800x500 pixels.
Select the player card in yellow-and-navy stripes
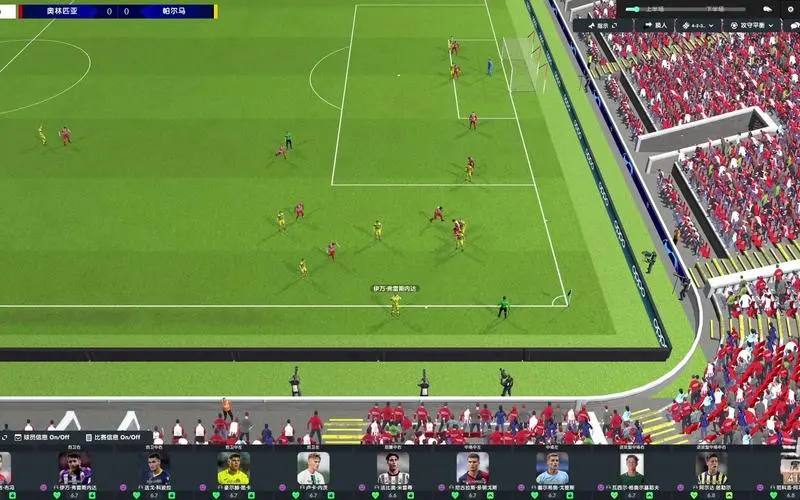click(711, 469)
